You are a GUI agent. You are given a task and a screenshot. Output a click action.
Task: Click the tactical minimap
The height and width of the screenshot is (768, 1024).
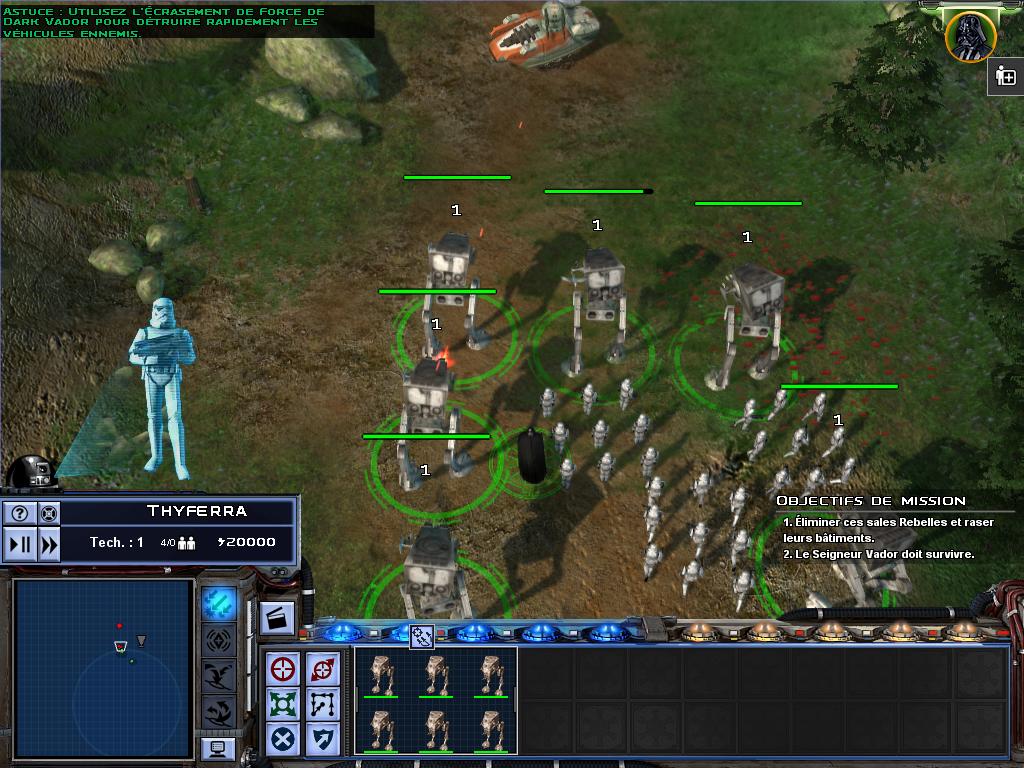[103, 668]
